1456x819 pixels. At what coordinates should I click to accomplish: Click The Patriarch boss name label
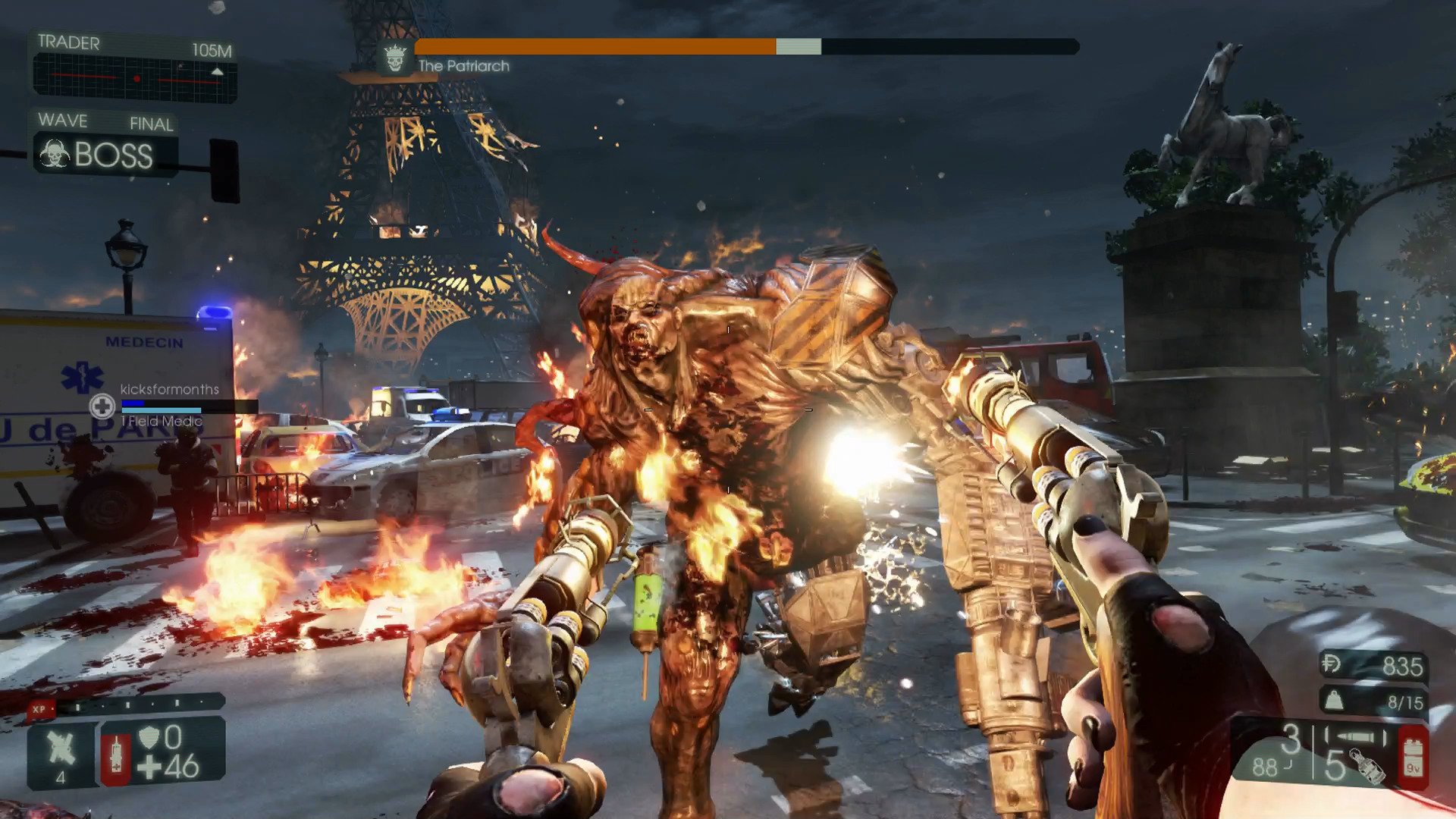pyautogui.click(x=463, y=66)
